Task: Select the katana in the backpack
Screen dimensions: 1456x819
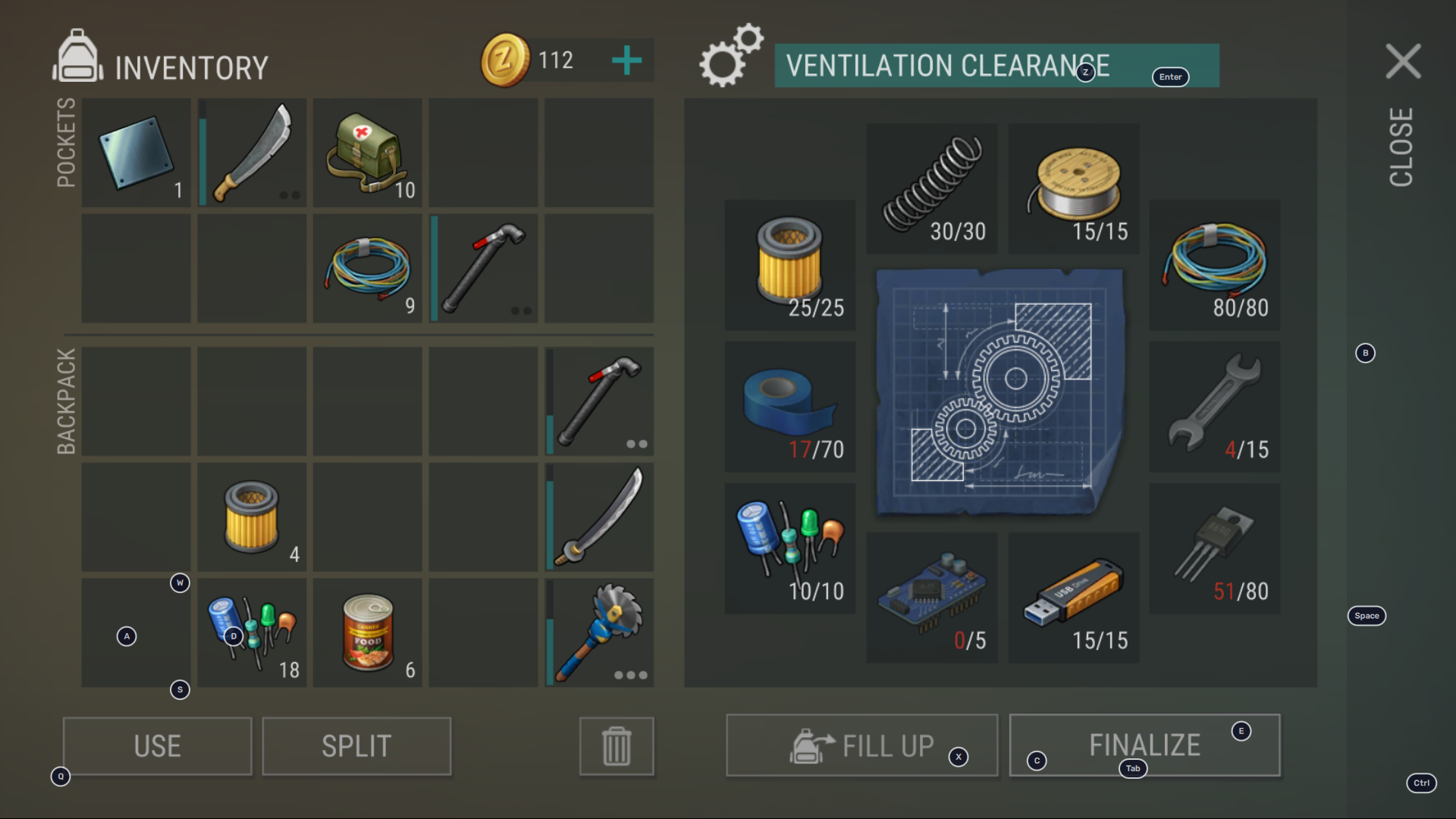Action: [599, 517]
